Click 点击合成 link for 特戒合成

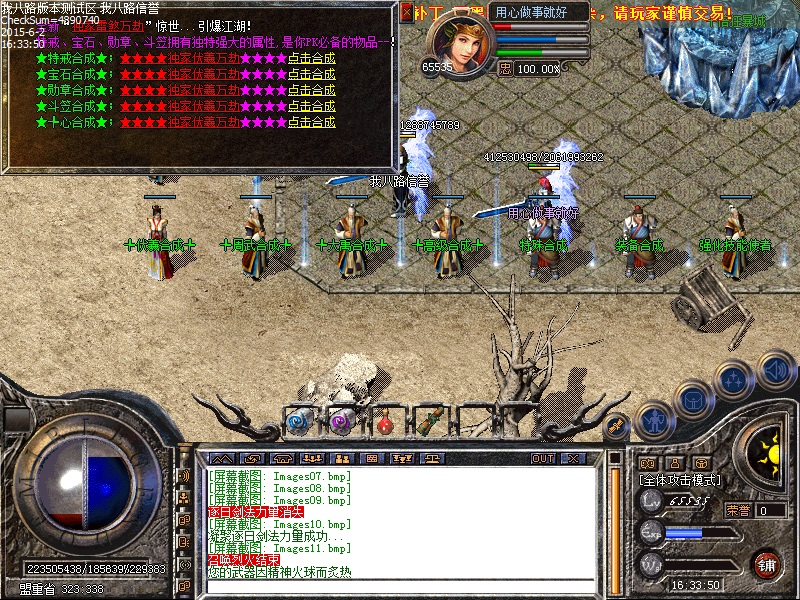click(311, 58)
